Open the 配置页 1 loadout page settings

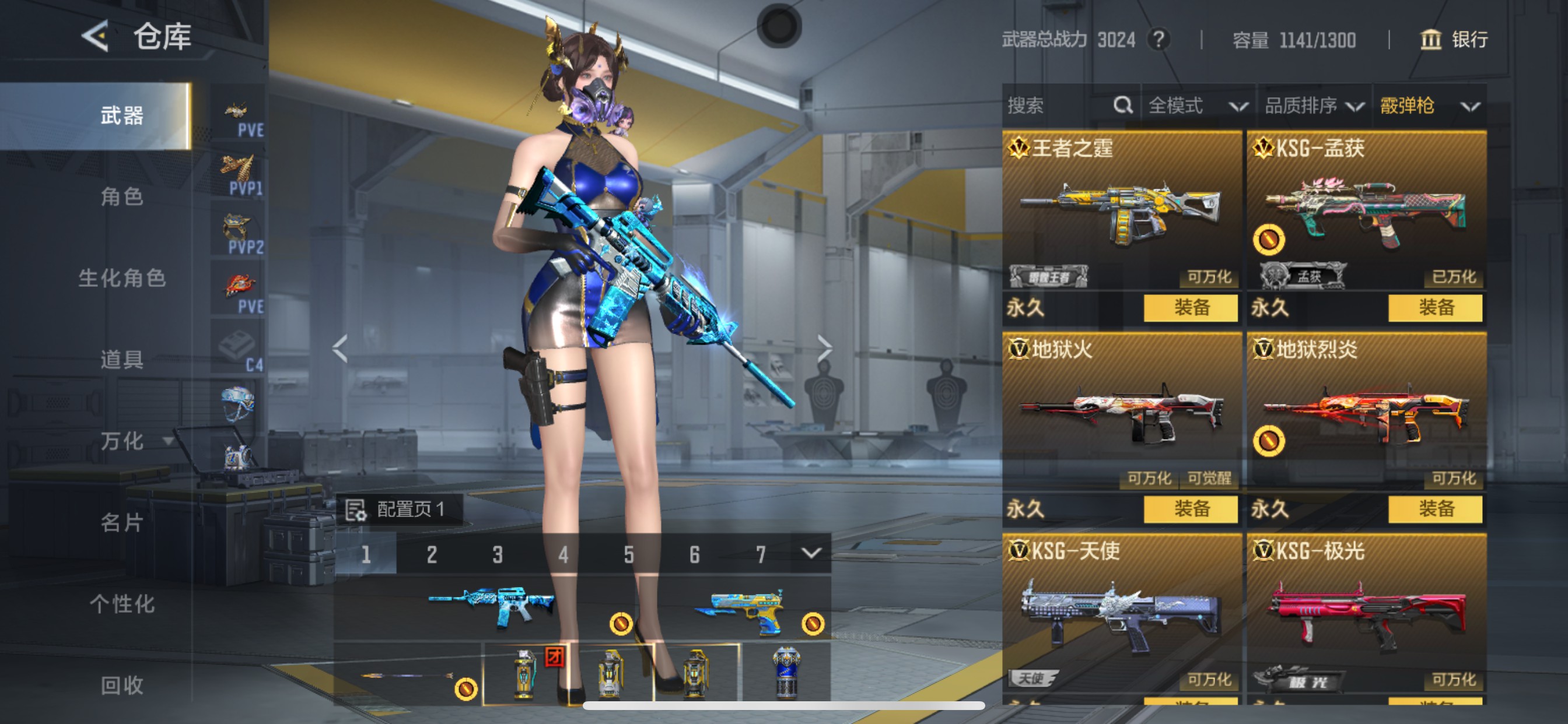coord(403,509)
